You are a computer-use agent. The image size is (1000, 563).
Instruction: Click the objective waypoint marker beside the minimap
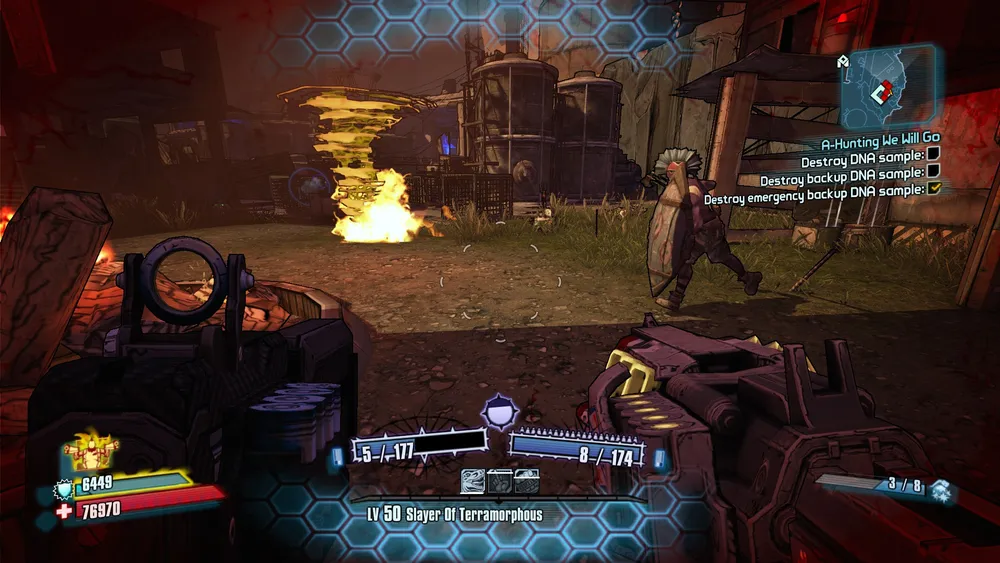pos(843,63)
